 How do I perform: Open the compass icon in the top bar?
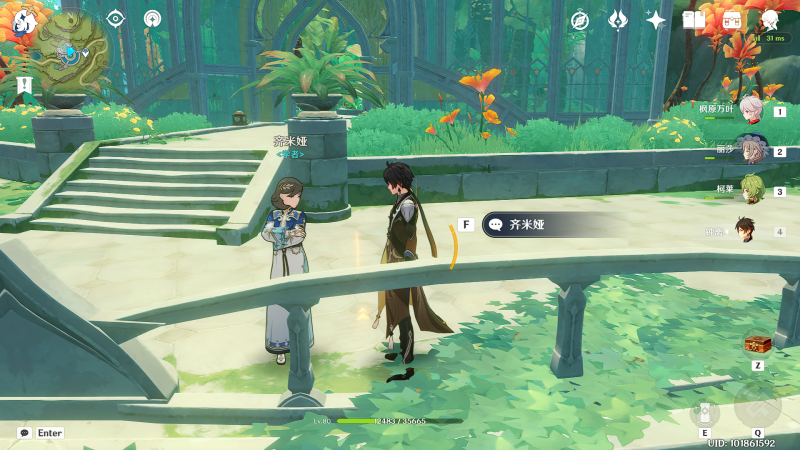580,20
